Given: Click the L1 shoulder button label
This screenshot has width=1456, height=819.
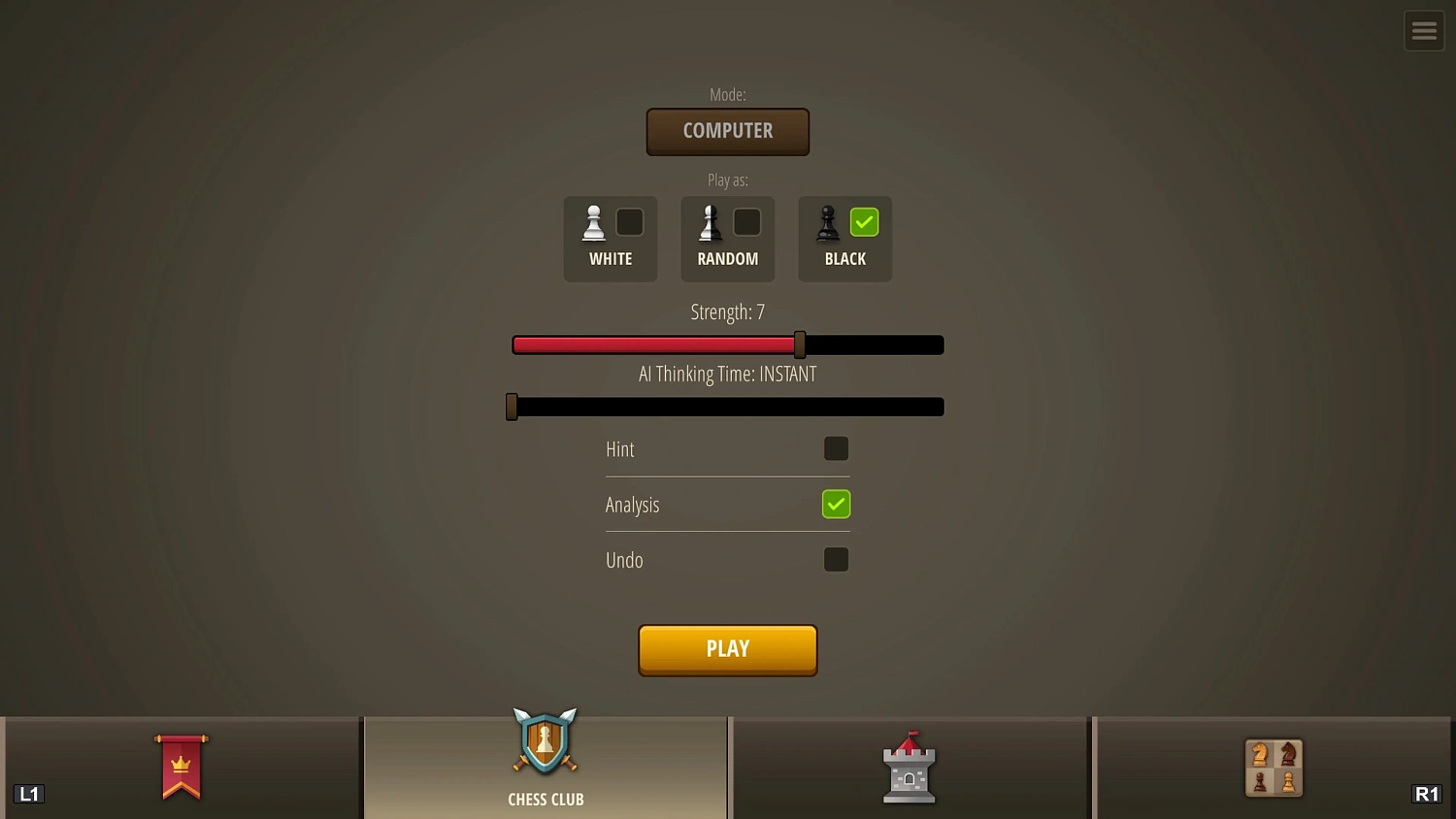Looking at the screenshot, I should (x=29, y=794).
